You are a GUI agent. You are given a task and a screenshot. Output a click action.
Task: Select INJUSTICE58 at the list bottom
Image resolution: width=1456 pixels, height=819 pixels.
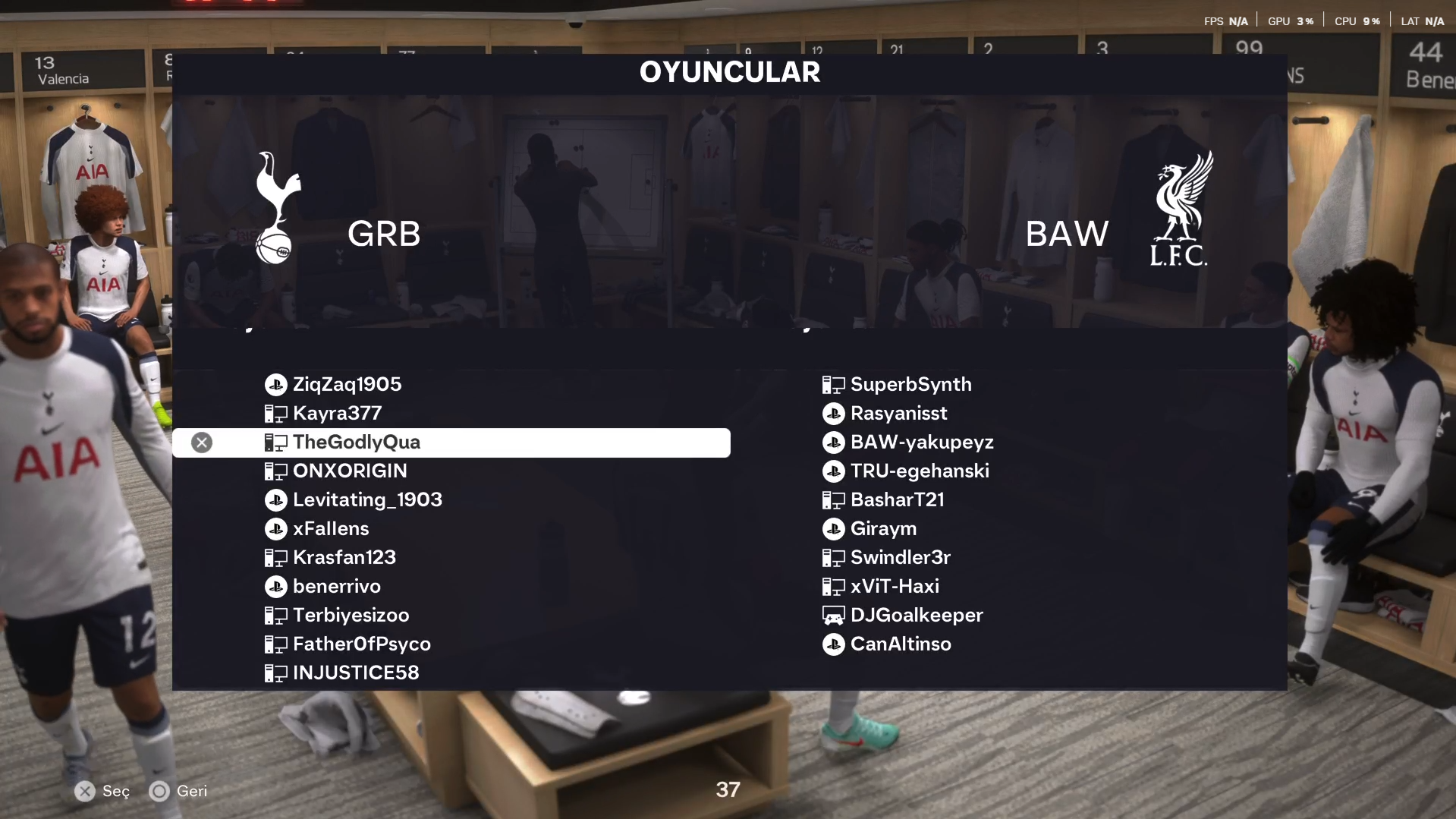356,673
